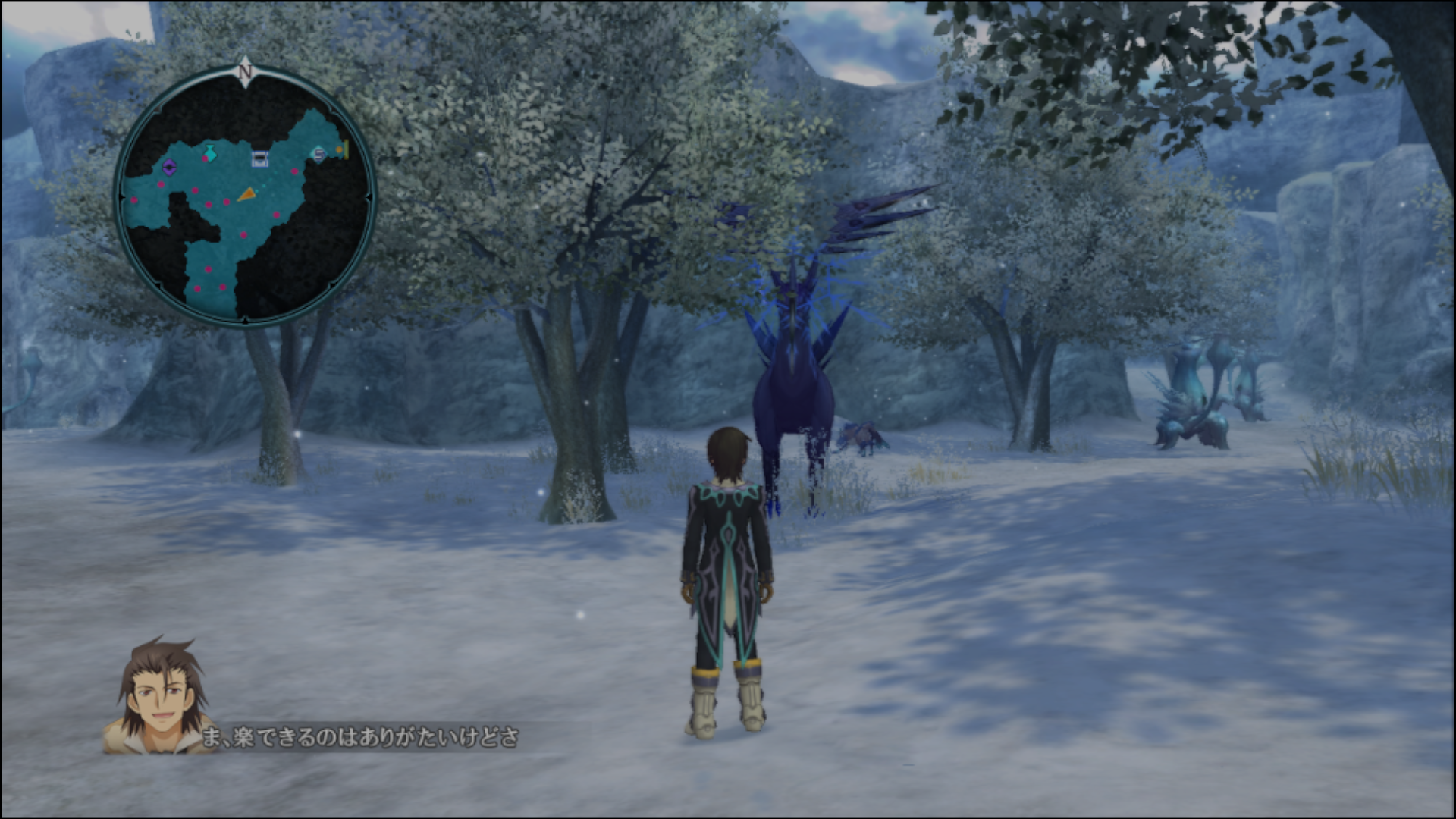Click the speaking character portrait
Image resolution: width=1456 pixels, height=819 pixels.
tap(160, 698)
